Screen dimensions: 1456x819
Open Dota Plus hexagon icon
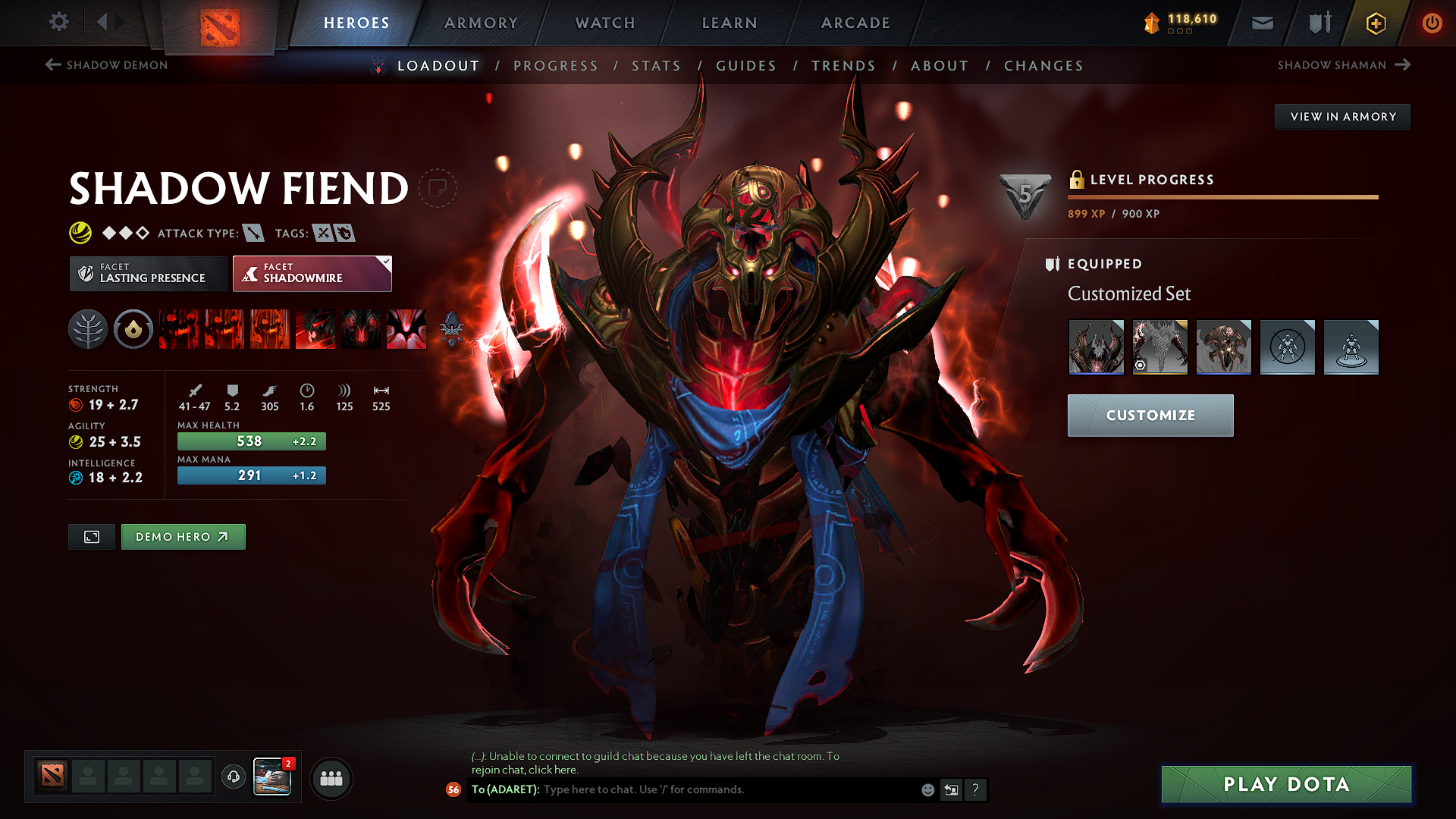click(1375, 23)
